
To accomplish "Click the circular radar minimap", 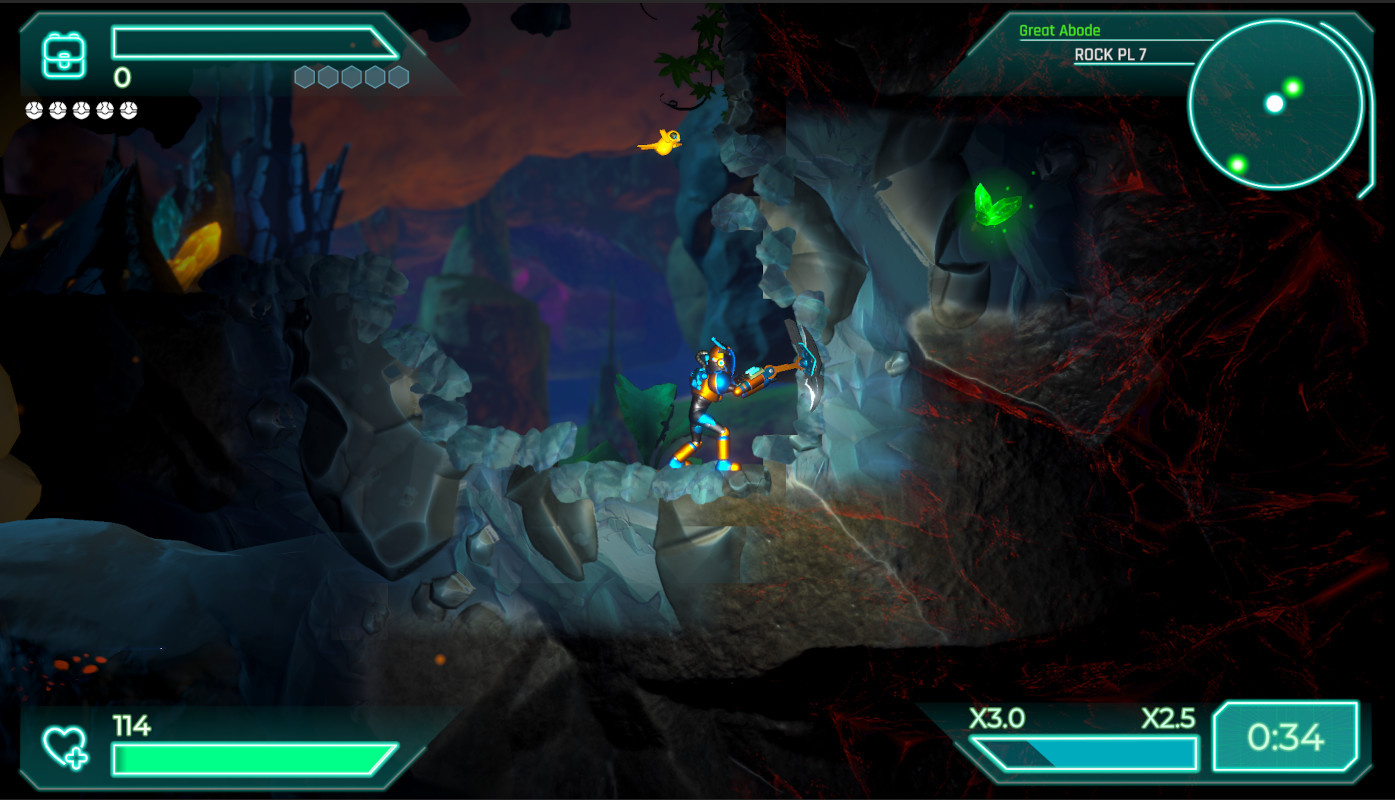I will [1275, 104].
